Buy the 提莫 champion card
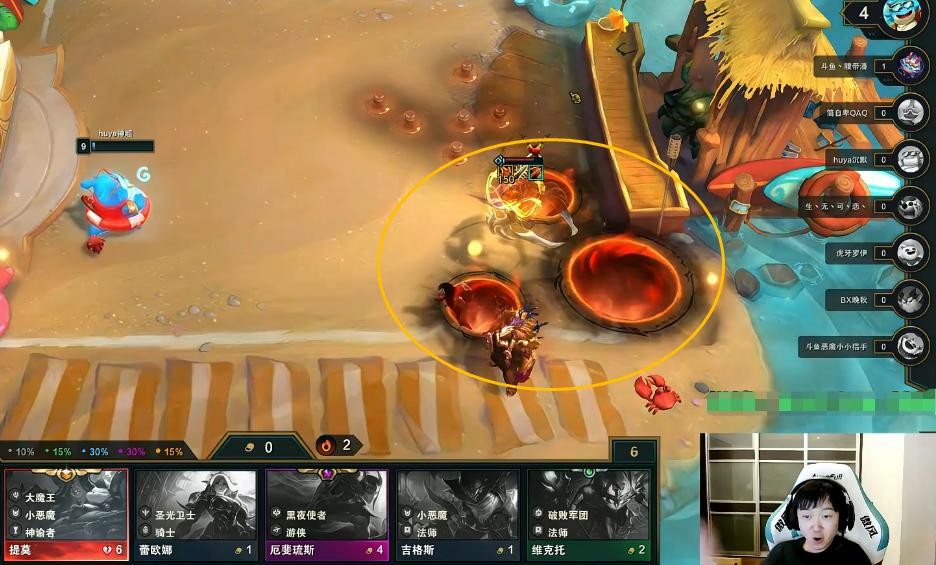The height and width of the screenshot is (565, 936). [x=66, y=513]
